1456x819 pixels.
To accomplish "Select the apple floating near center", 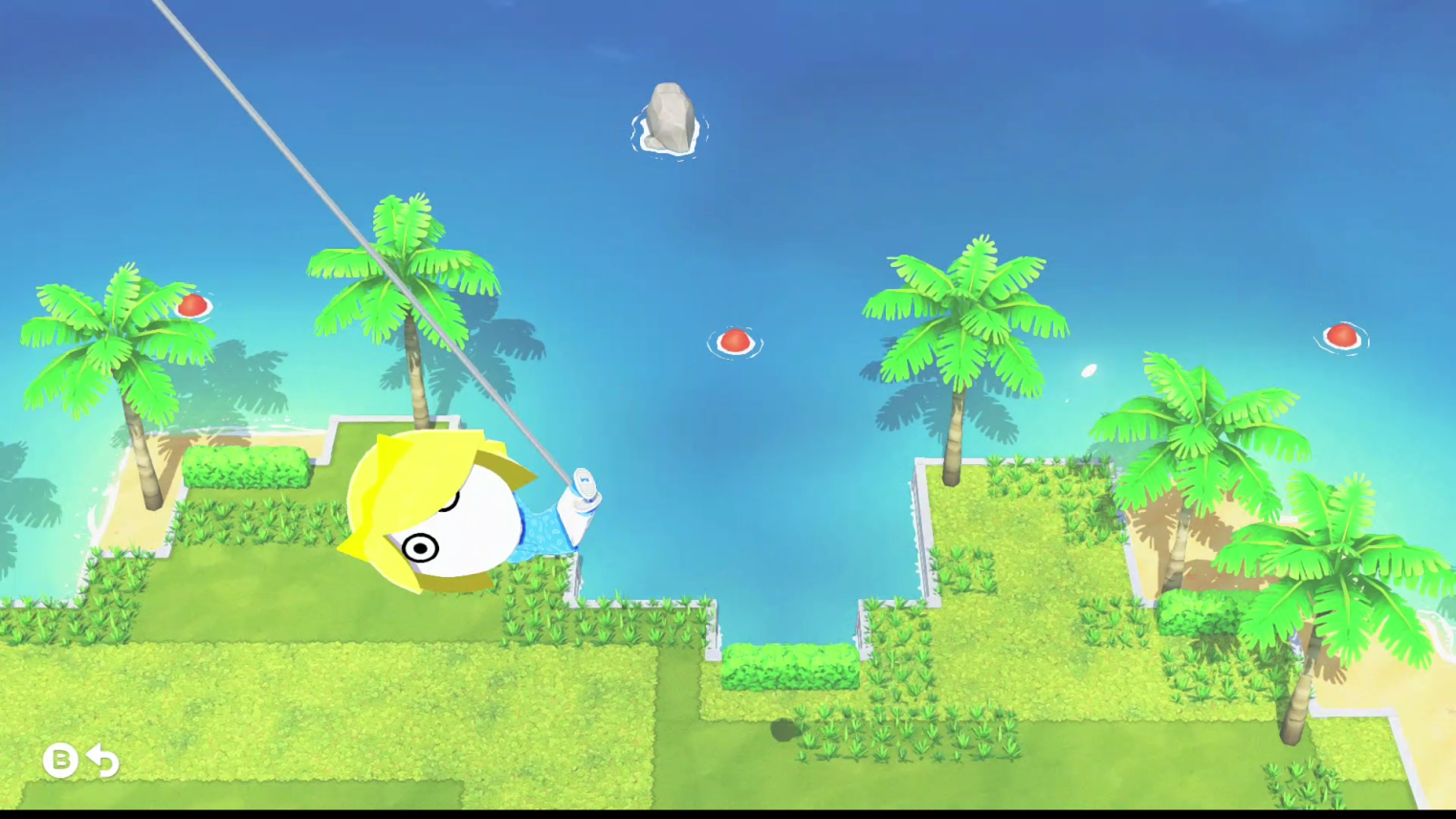I will (735, 341).
